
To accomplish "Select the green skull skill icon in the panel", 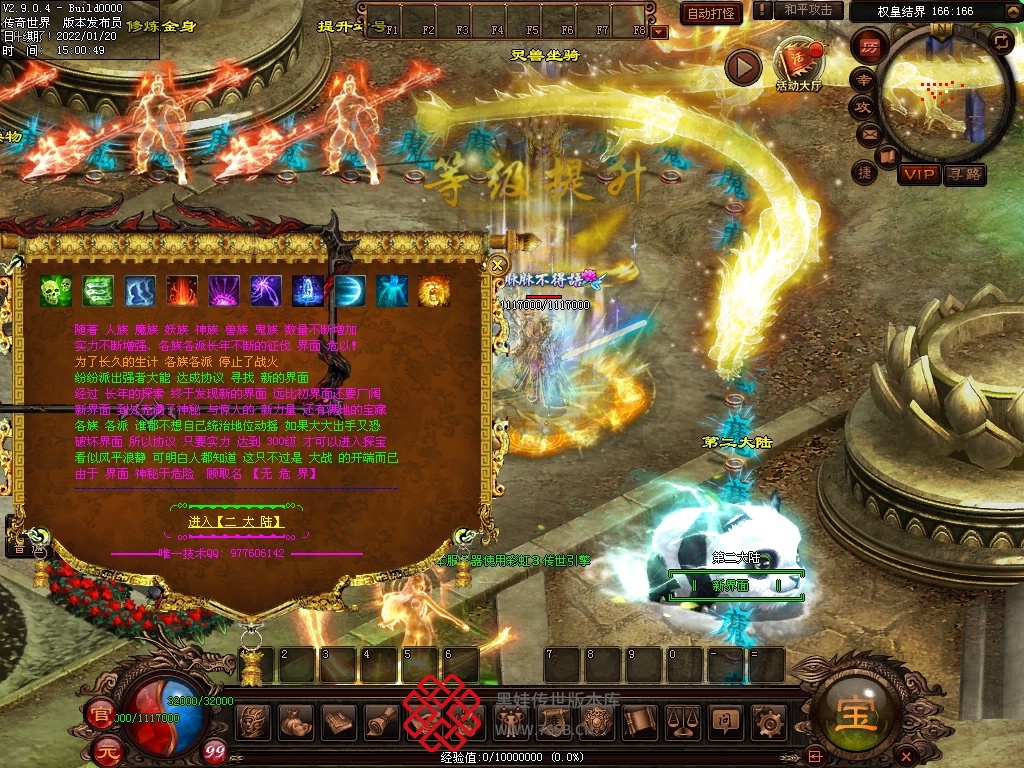I will [56, 291].
